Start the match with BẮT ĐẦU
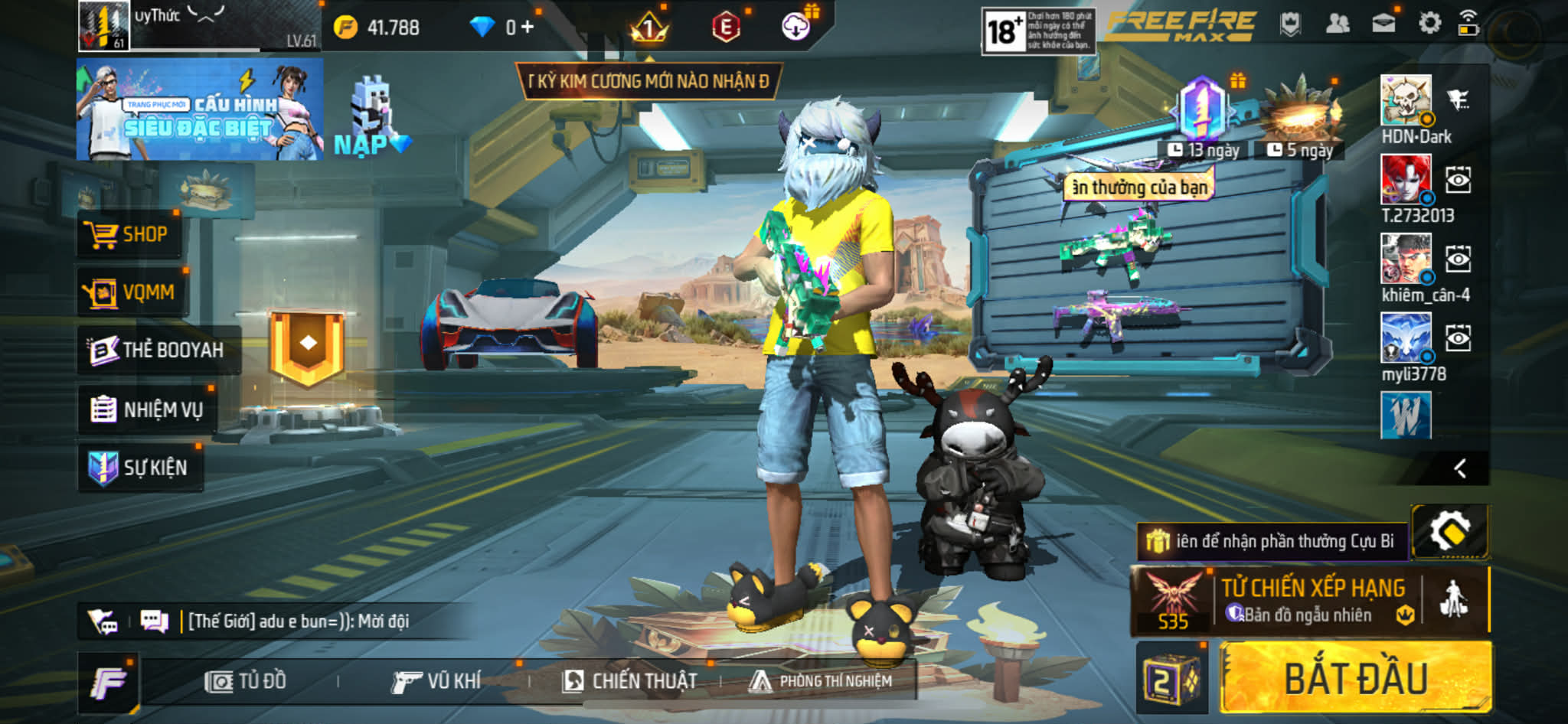This screenshot has height=724, width=1568. 1355,679
